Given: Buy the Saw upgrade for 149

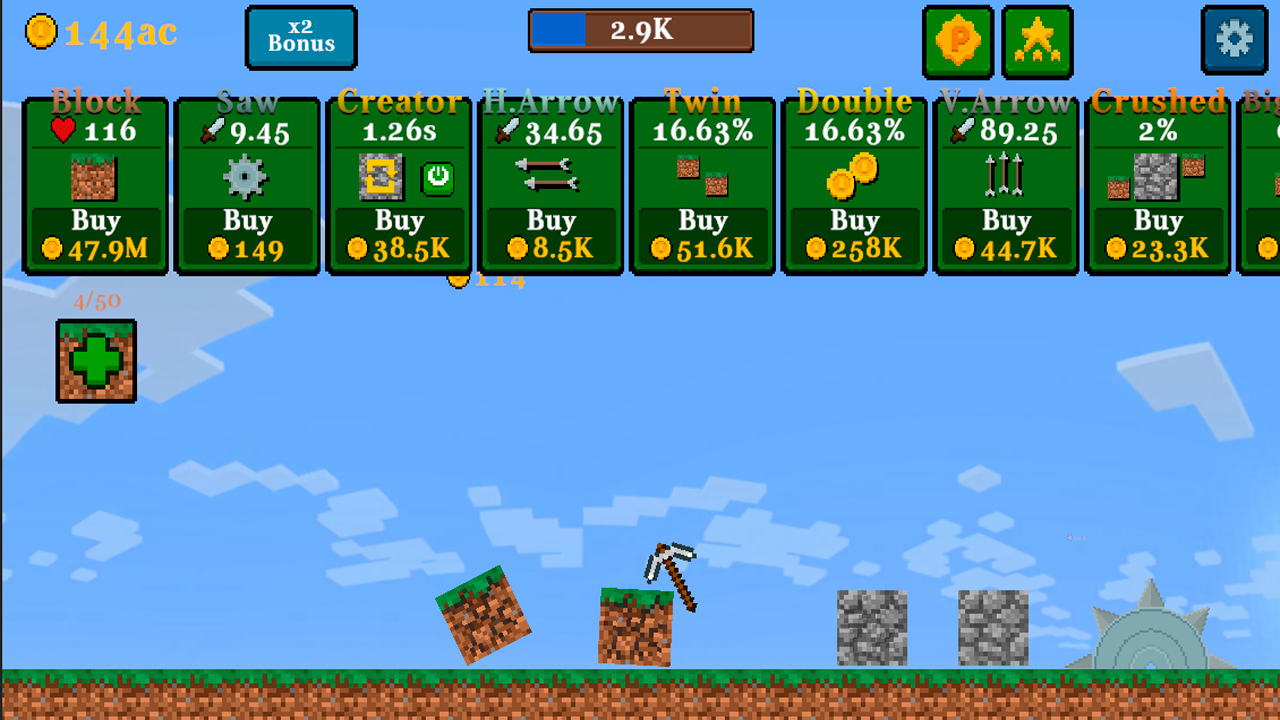Looking at the screenshot, I should point(247,233).
